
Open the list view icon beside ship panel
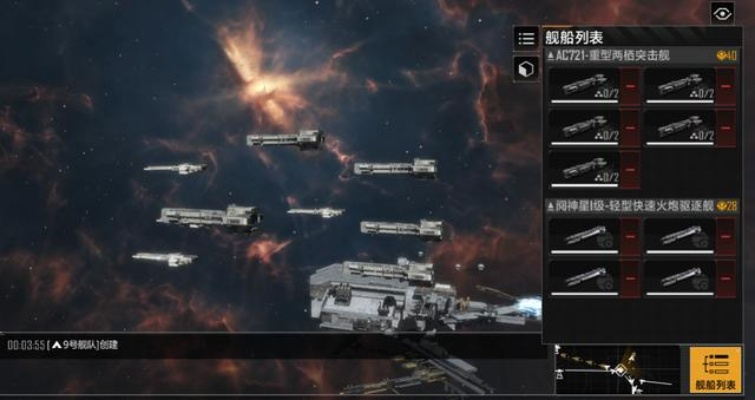pyautogui.click(x=526, y=38)
